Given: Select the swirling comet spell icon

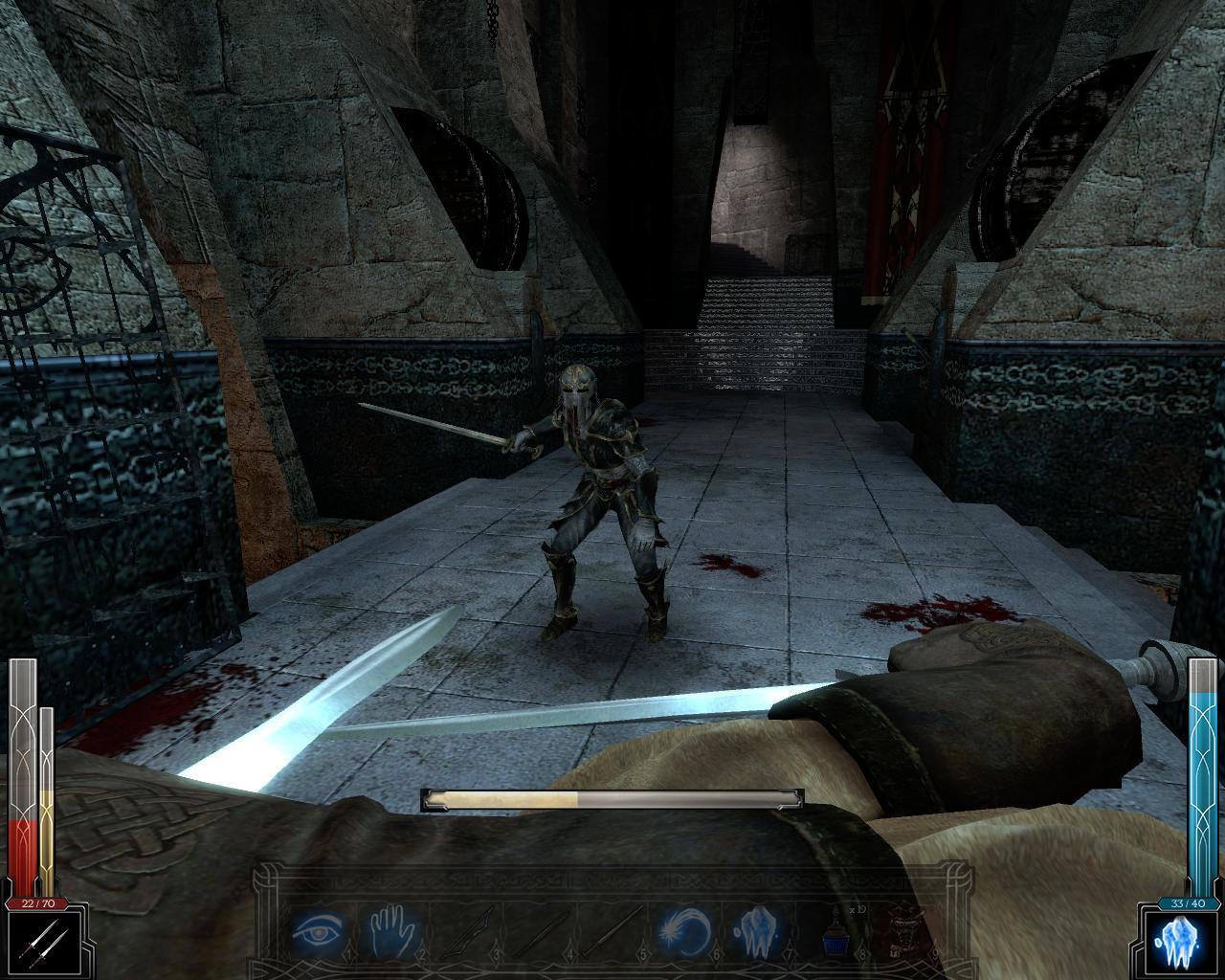Looking at the screenshot, I should (684, 931).
